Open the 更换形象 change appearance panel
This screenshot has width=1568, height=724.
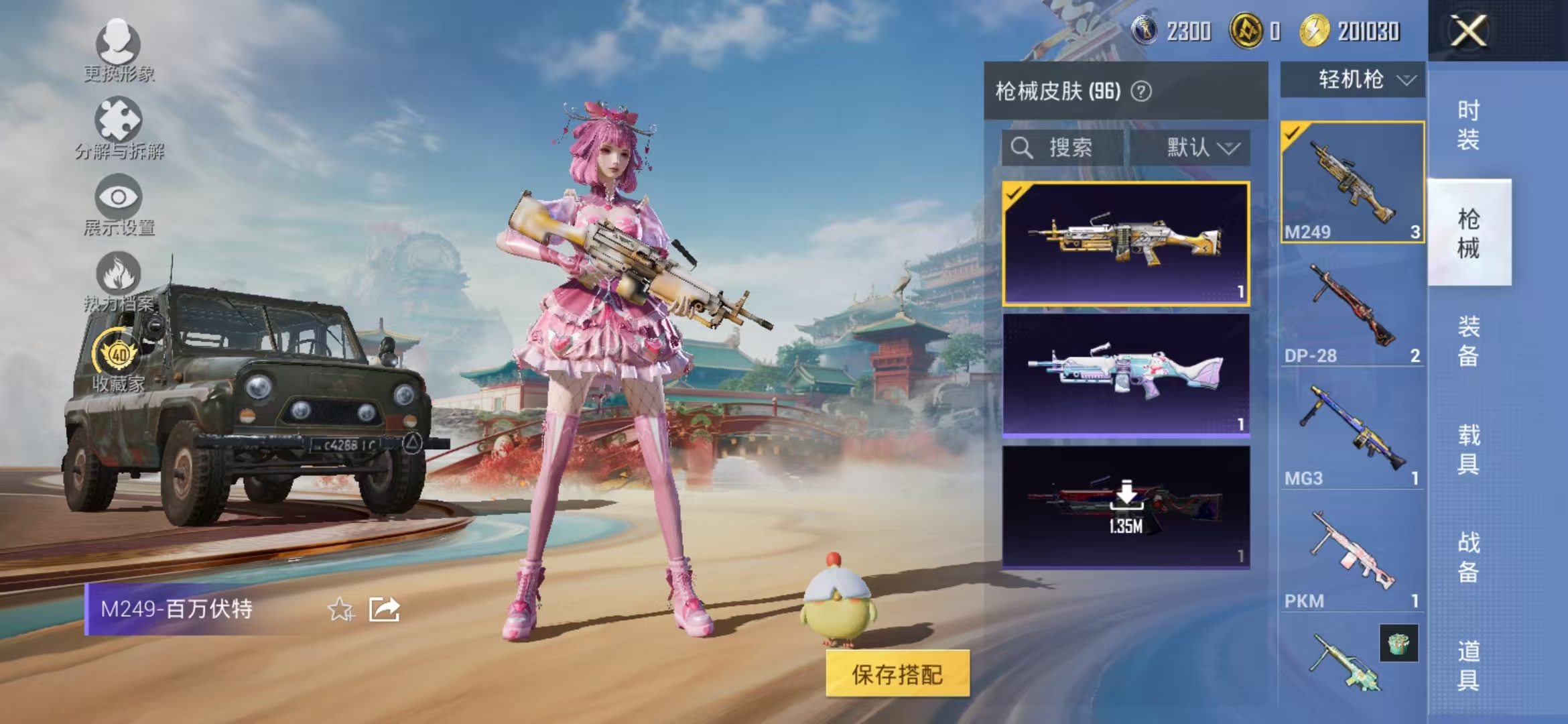click(x=119, y=40)
